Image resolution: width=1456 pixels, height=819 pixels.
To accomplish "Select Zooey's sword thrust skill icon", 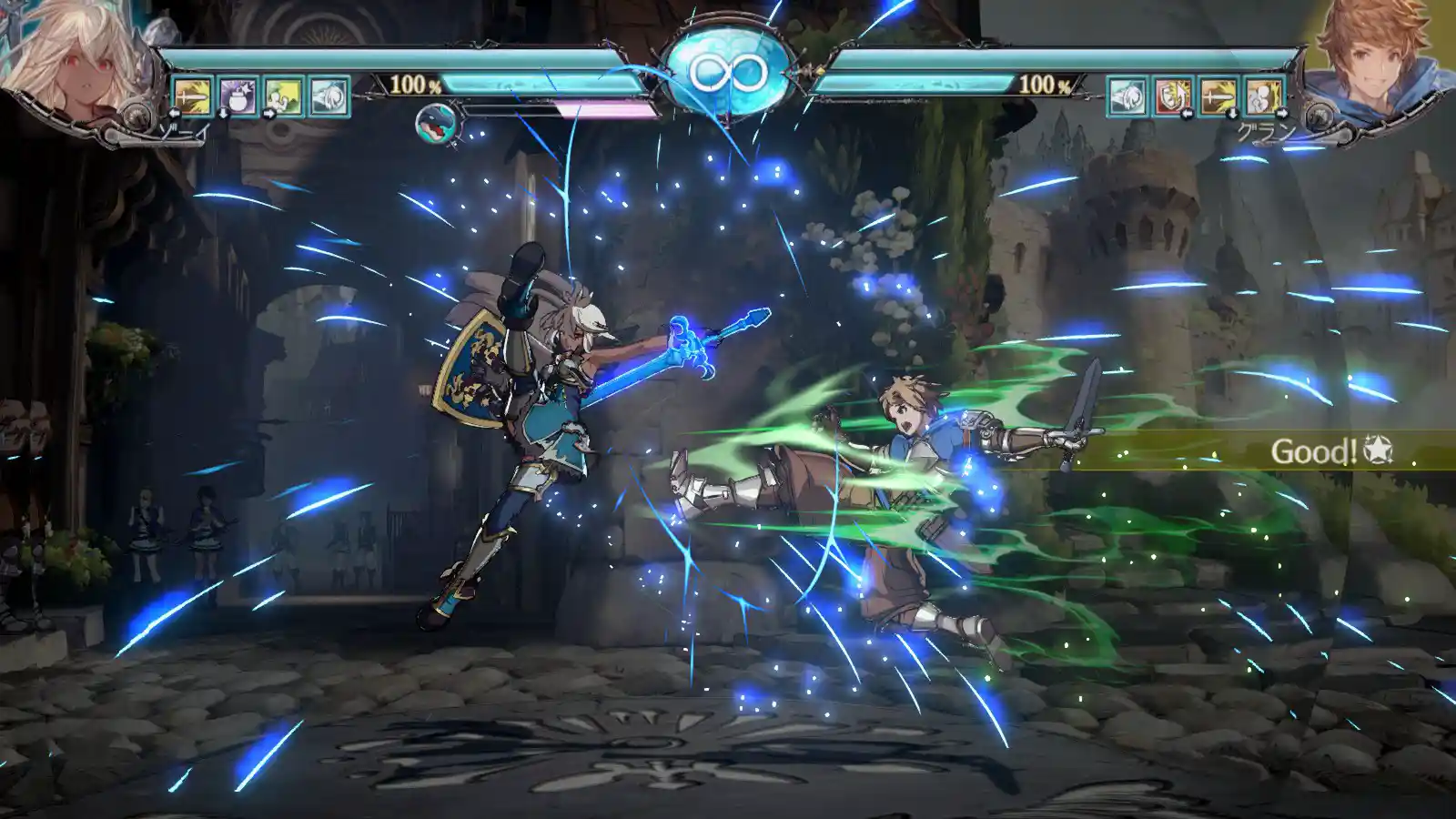I will [x=192, y=96].
